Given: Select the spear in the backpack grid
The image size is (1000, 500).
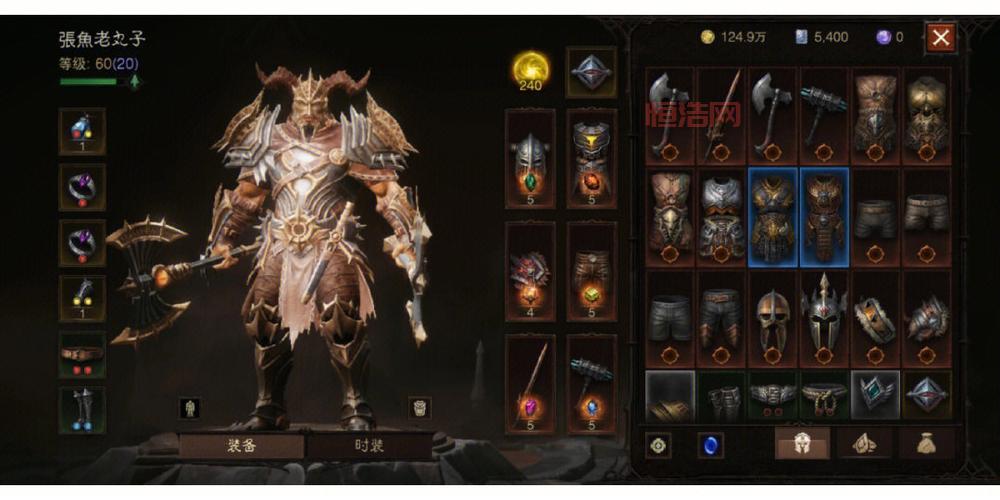Looking at the screenshot, I should (721, 115).
